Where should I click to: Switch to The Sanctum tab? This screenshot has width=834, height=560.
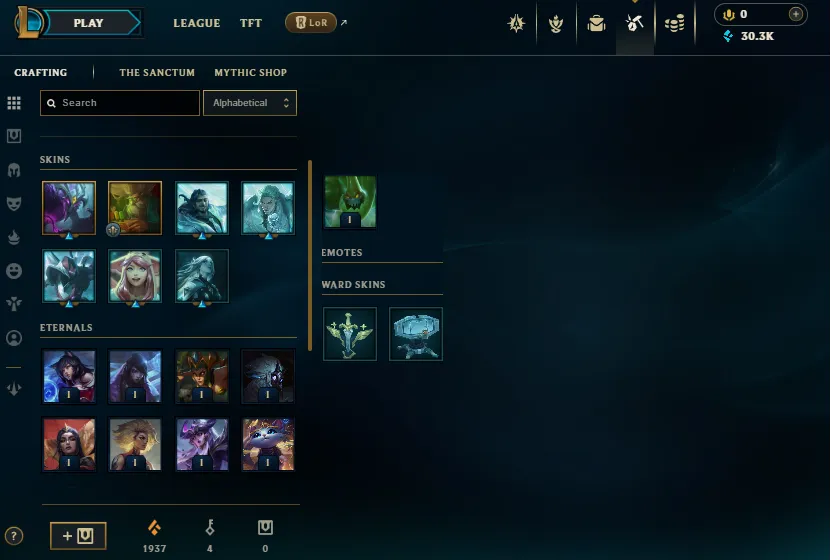coord(157,73)
